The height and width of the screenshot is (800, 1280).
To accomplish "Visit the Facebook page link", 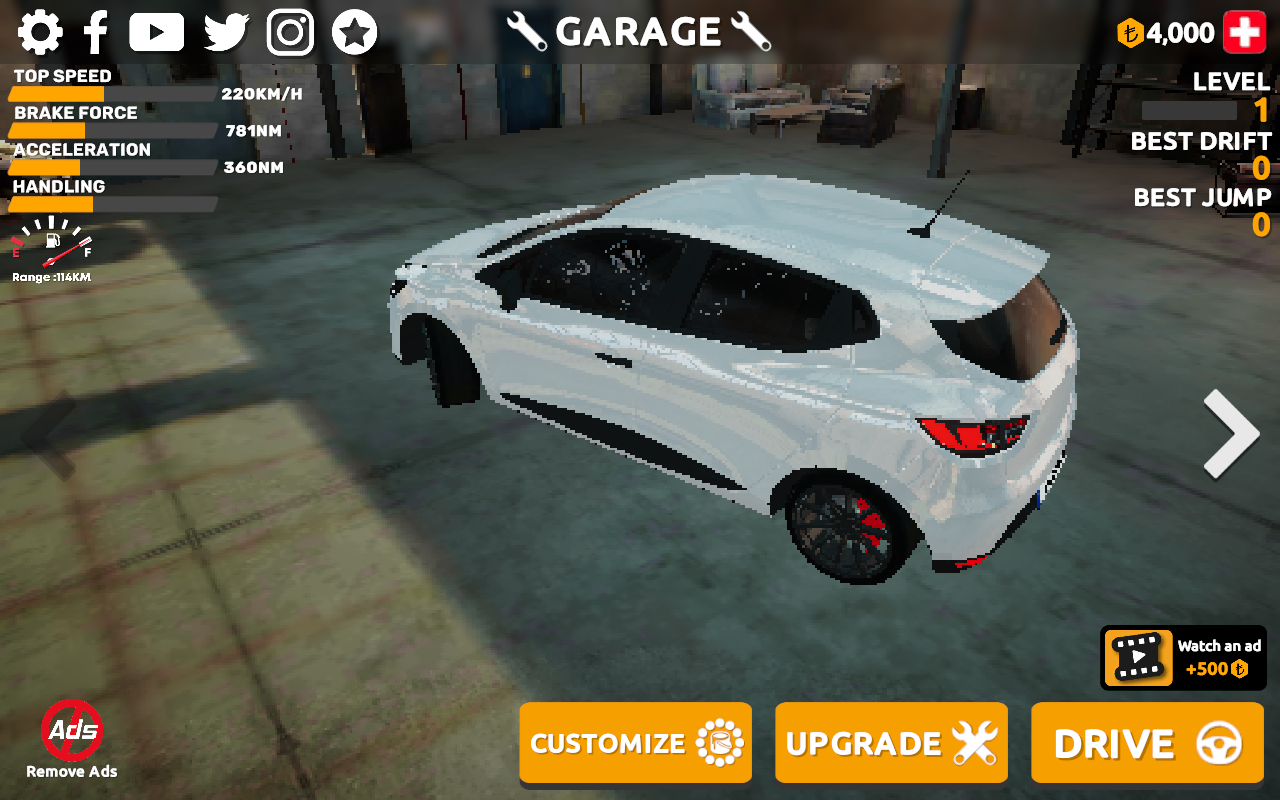I will point(96,33).
